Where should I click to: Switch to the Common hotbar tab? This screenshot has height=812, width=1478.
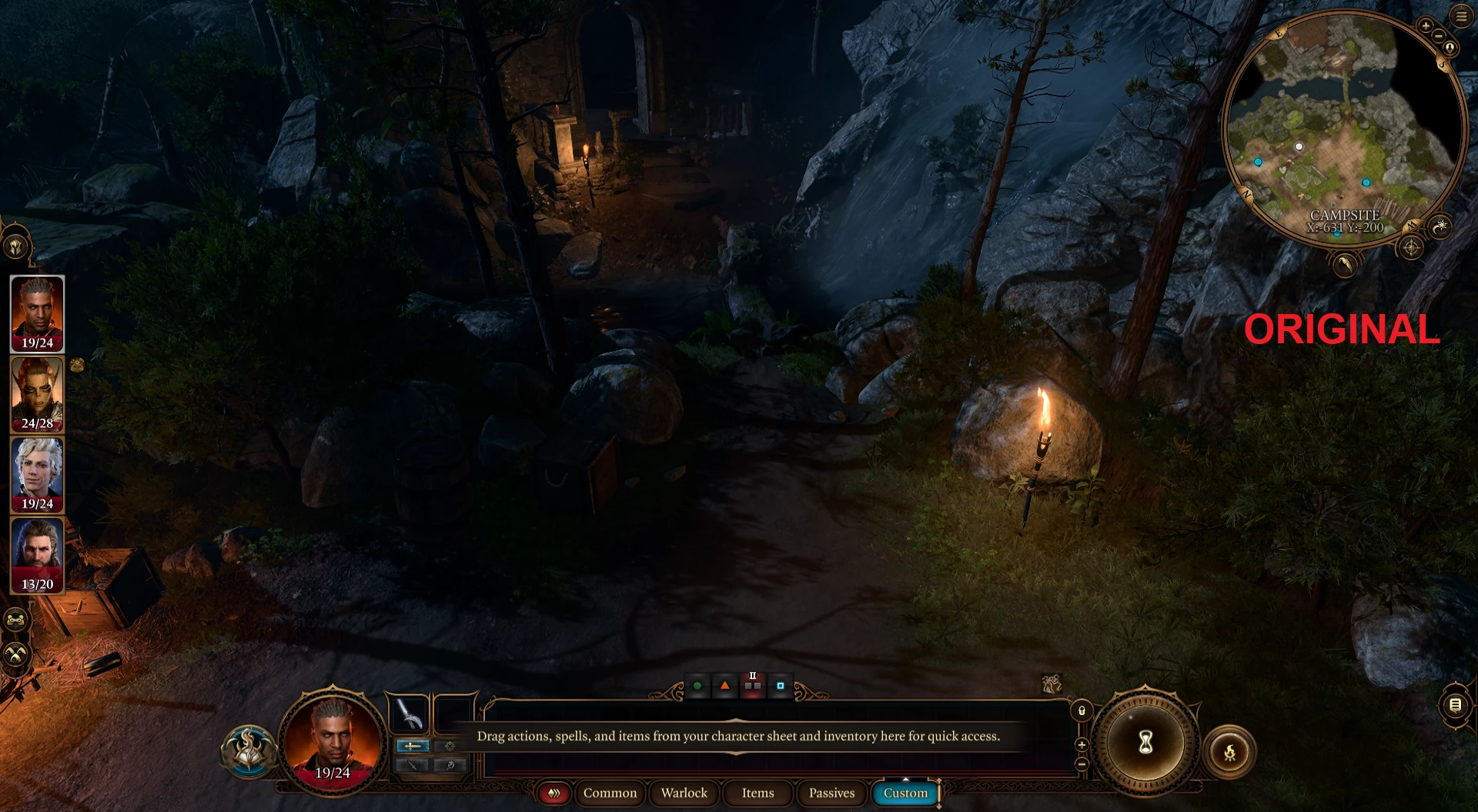pos(610,793)
